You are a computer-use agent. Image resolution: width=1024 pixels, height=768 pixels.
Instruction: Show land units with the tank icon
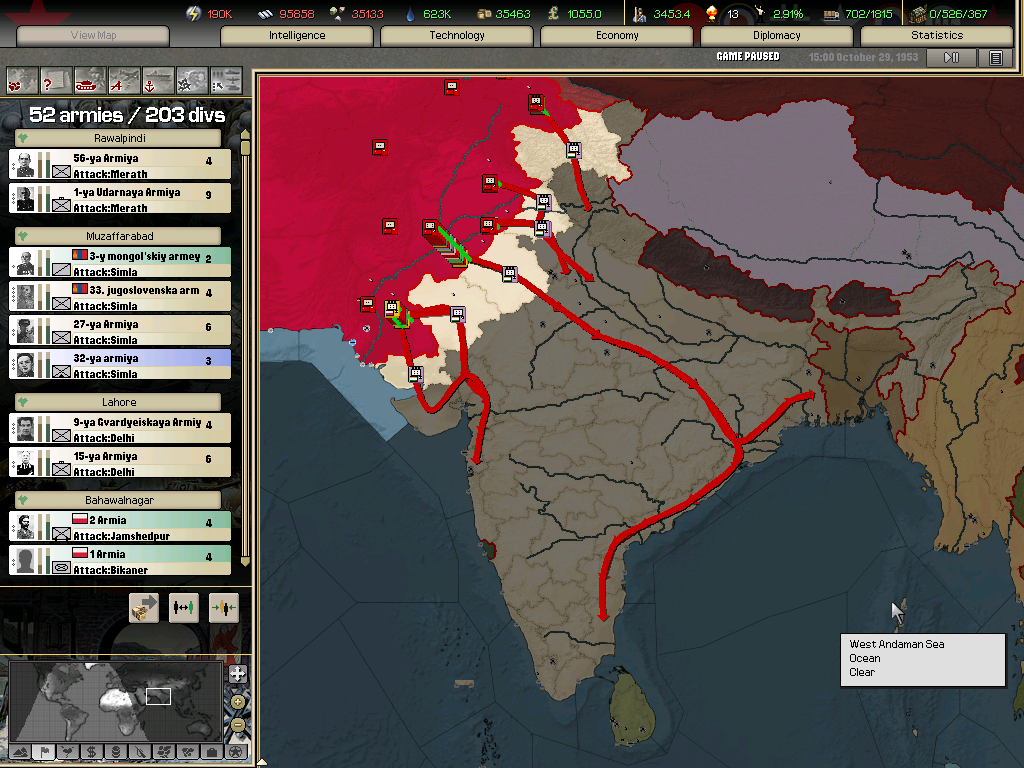tap(90, 80)
